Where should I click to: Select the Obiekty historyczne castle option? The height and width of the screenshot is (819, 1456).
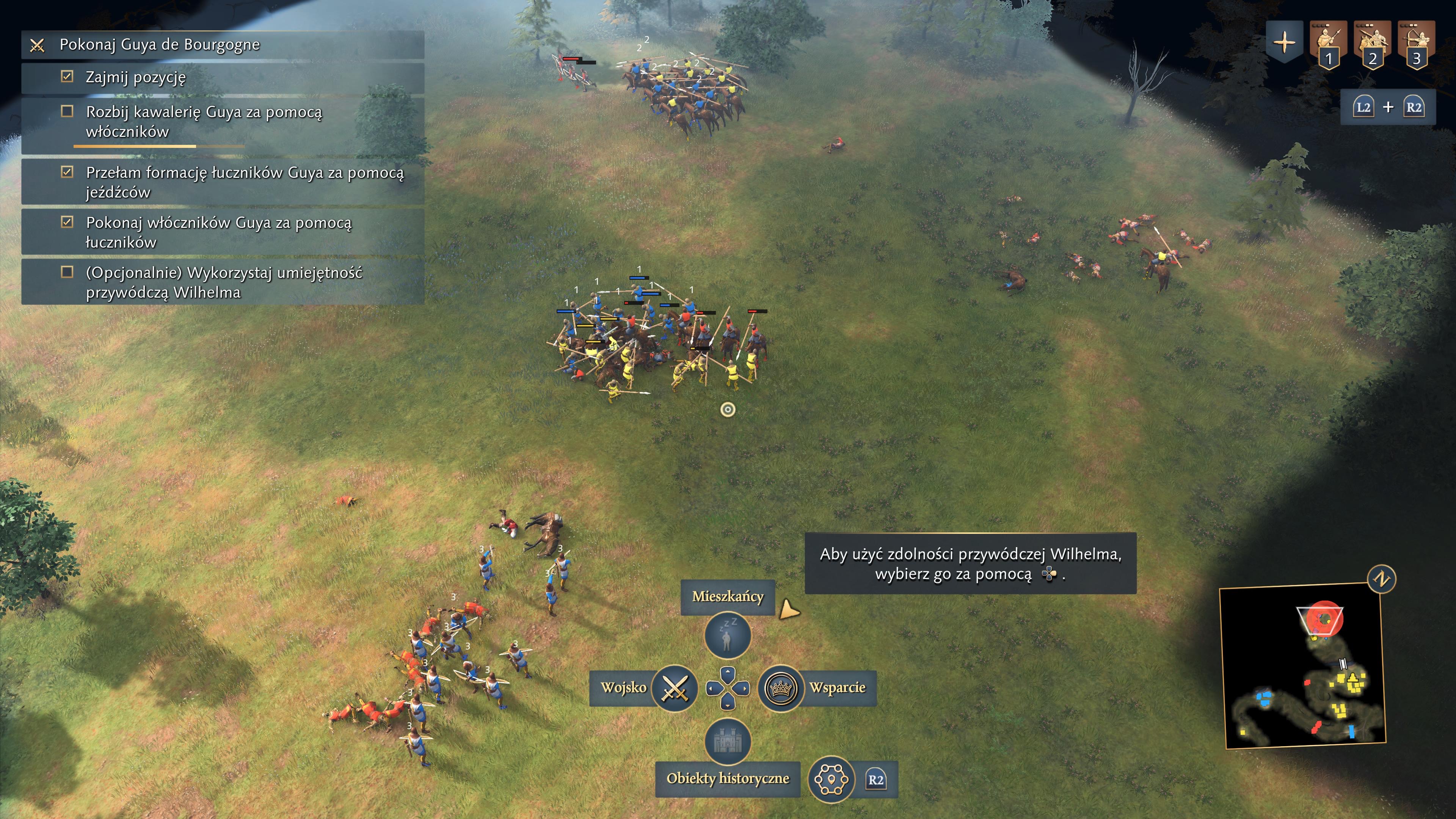coord(728,741)
